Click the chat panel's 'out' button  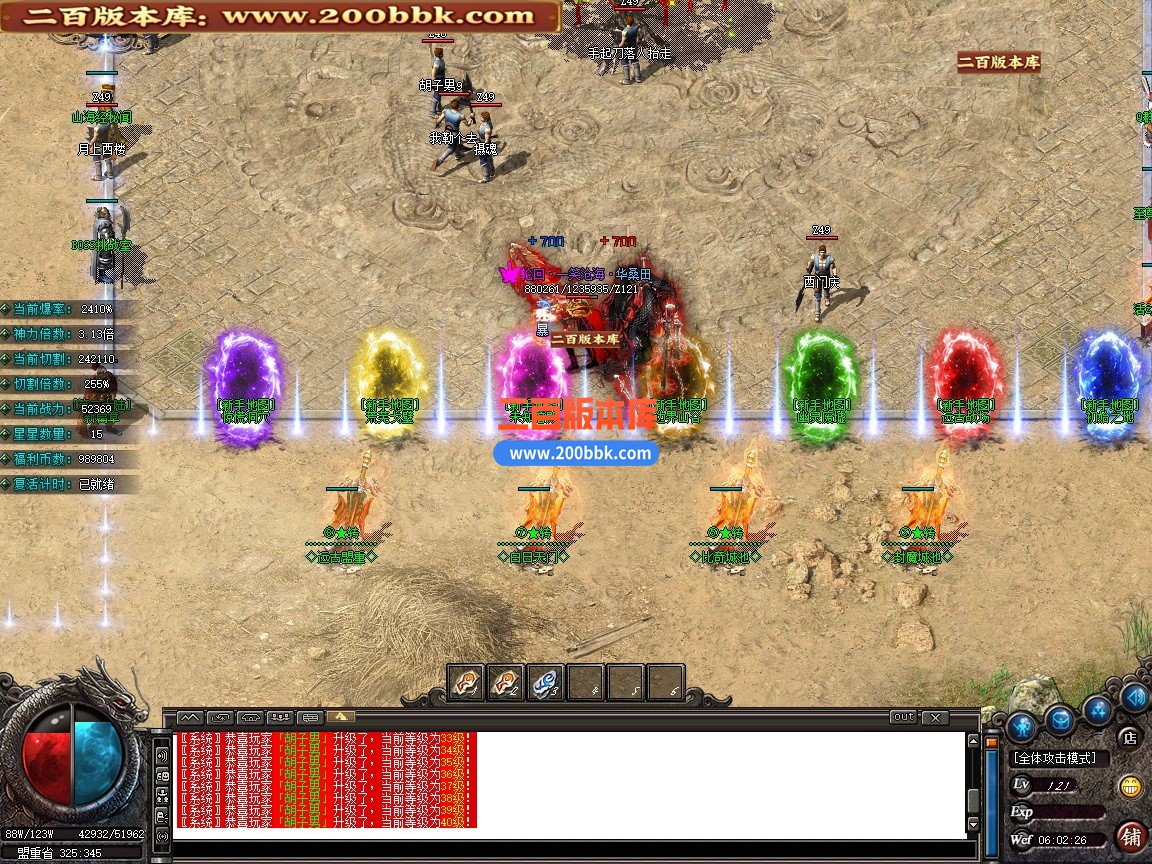coord(903,717)
